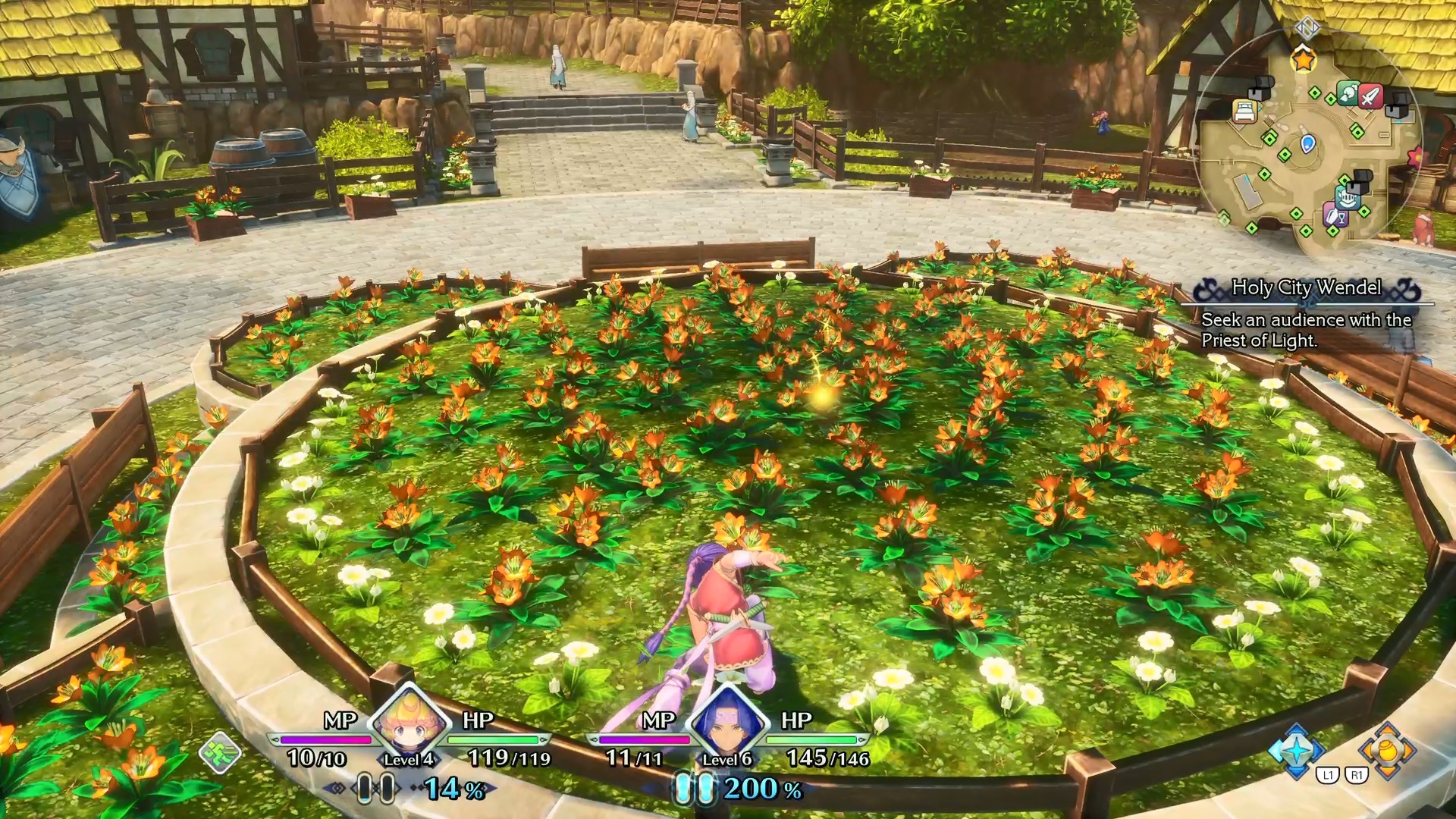
Task: Open the Holy City Wendel objective tracker
Action: click(1306, 288)
